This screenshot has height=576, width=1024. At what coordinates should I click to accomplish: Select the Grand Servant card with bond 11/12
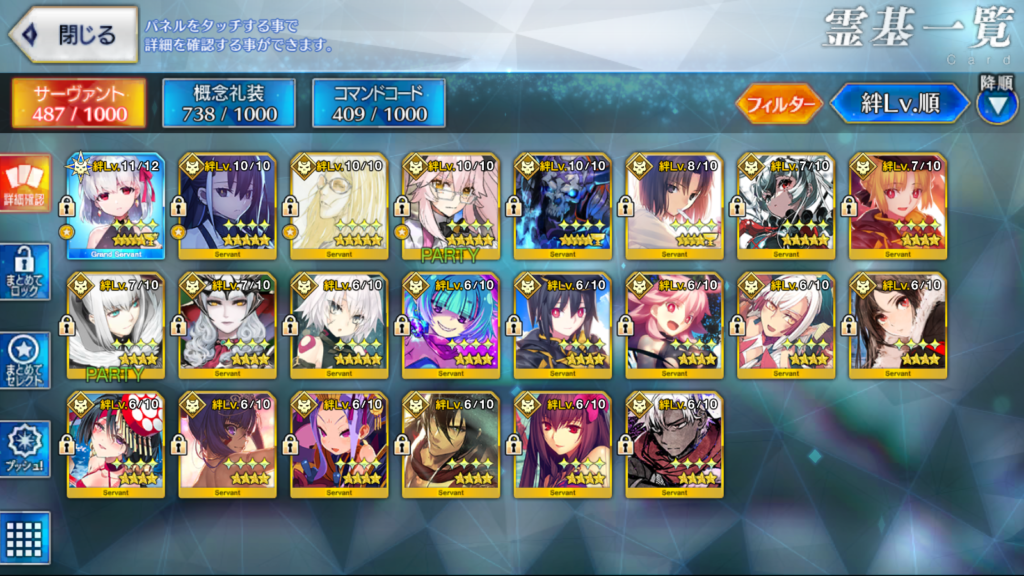115,206
